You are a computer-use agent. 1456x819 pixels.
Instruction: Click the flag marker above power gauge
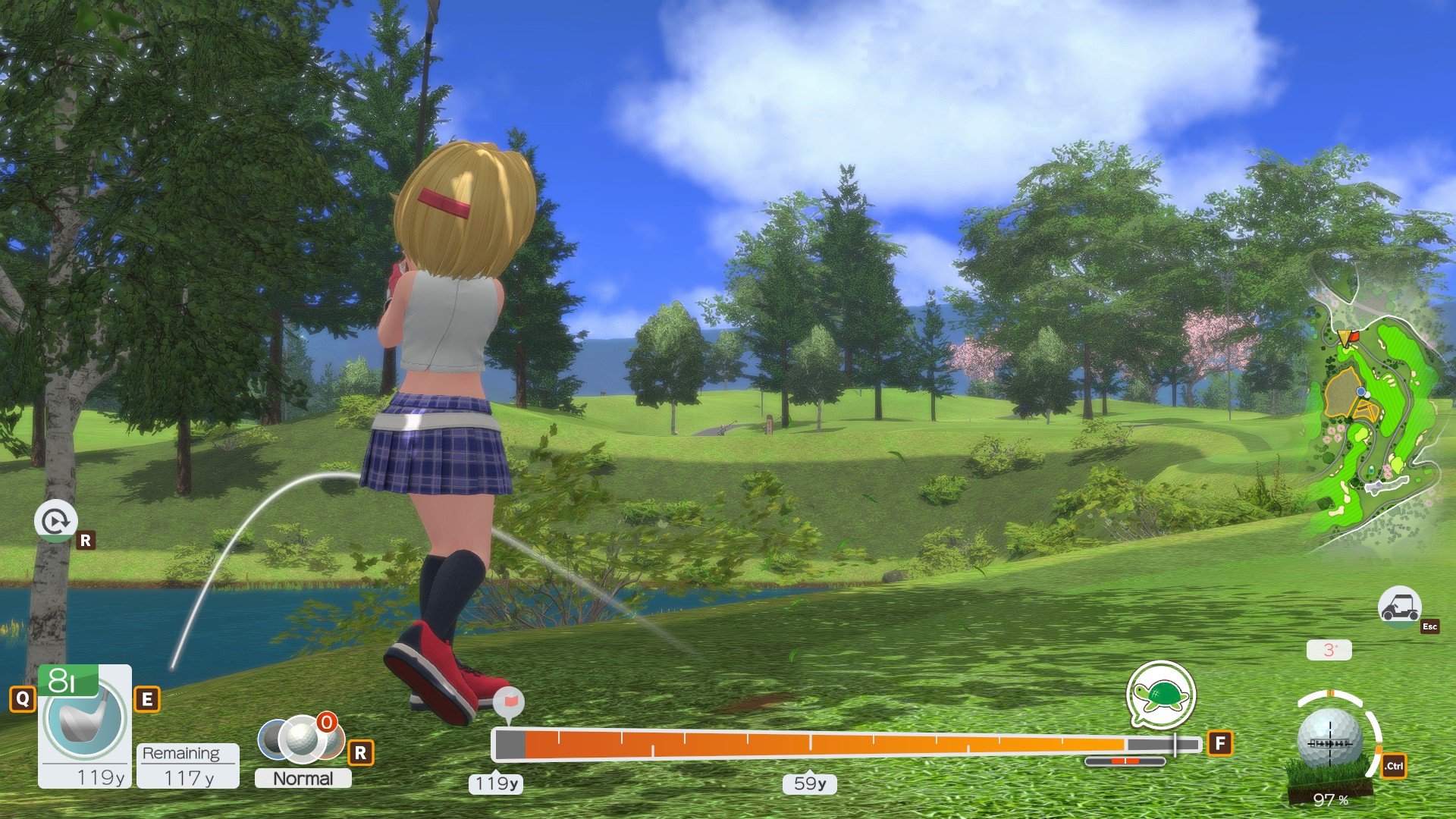508,703
